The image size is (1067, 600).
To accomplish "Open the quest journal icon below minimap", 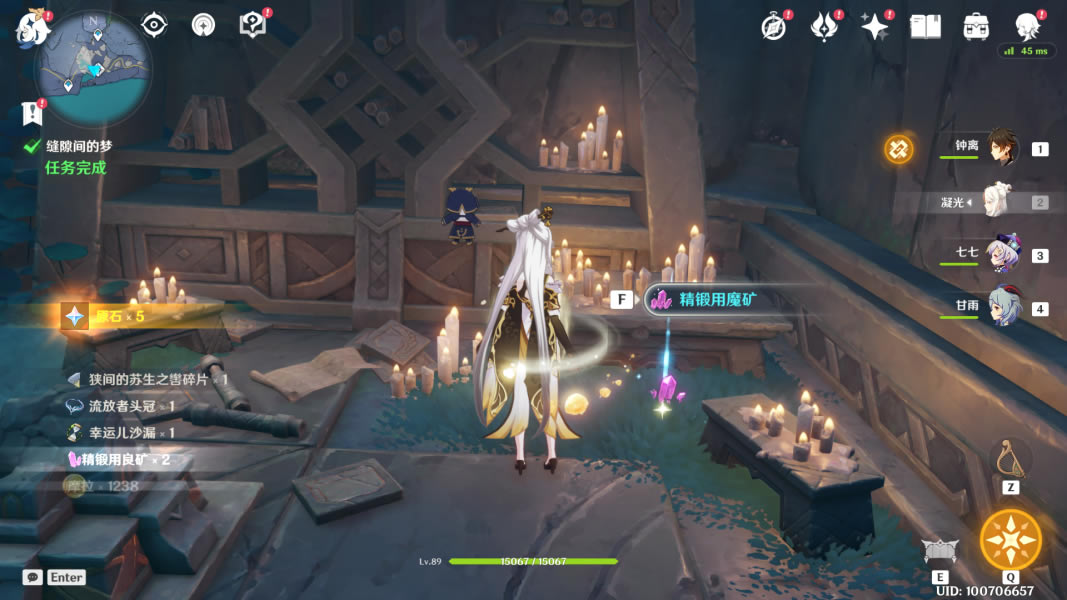I will 32,113.
